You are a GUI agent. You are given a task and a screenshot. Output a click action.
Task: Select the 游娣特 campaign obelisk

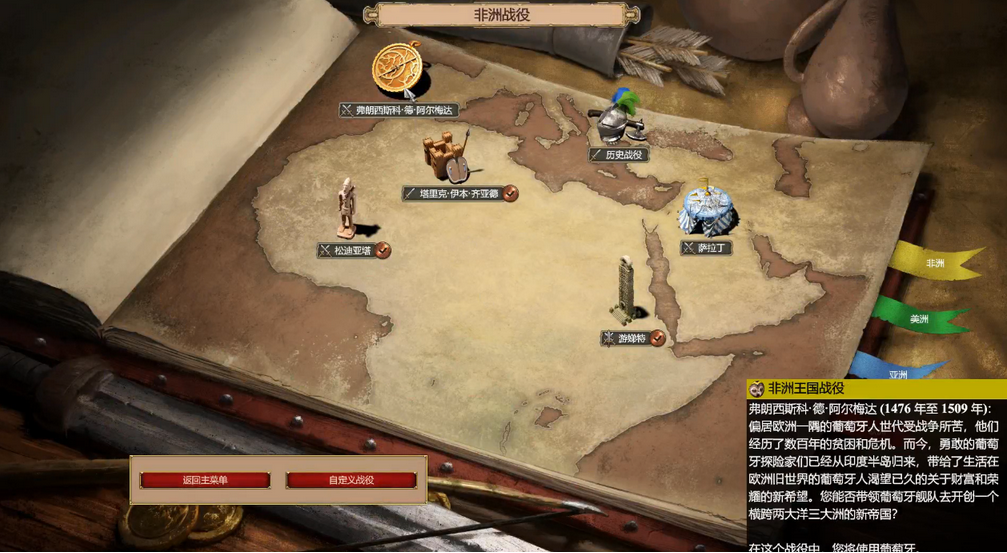[628, 290]
